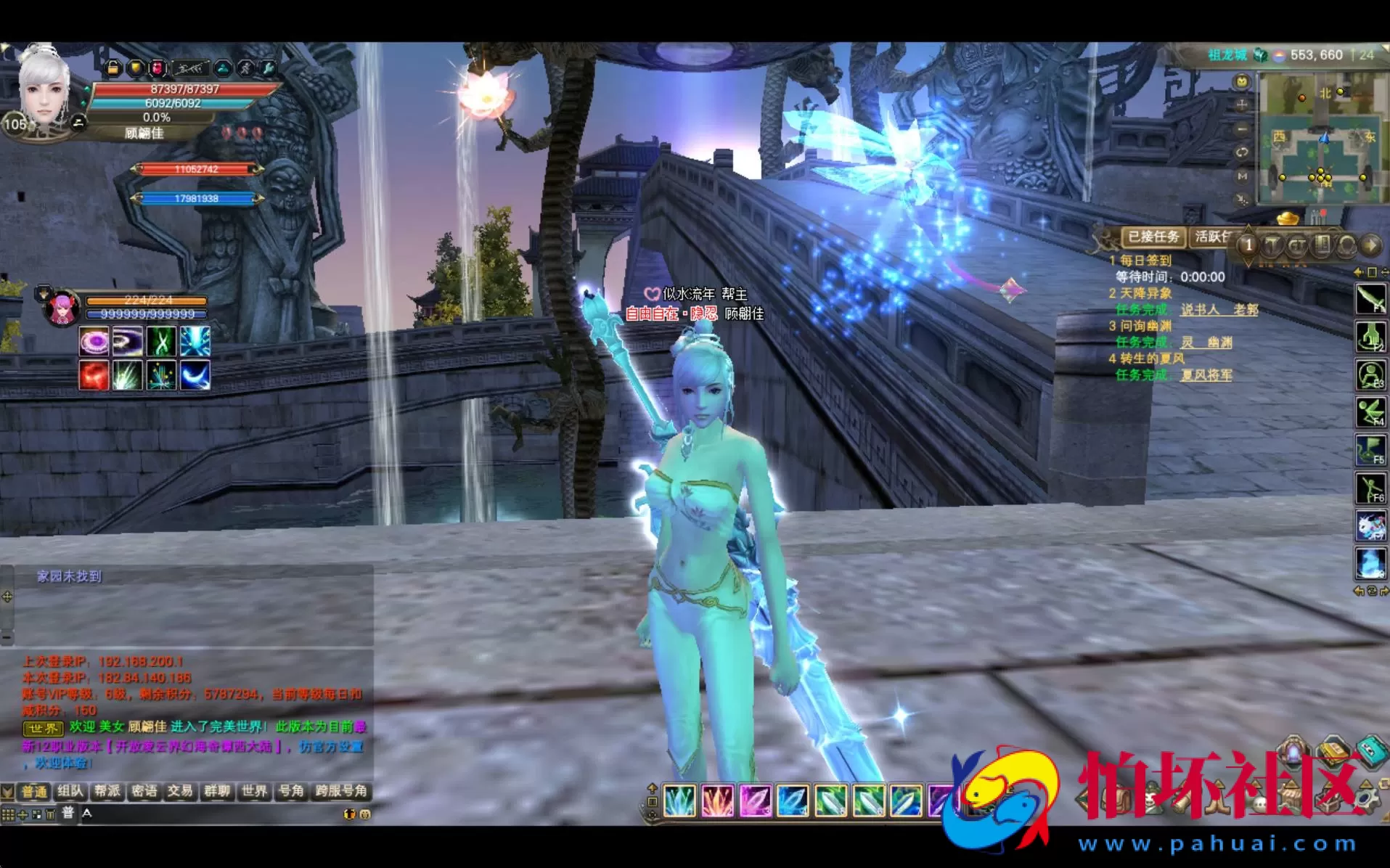Use the orange flame-crystal skill on the hotbar

point(717,801)
